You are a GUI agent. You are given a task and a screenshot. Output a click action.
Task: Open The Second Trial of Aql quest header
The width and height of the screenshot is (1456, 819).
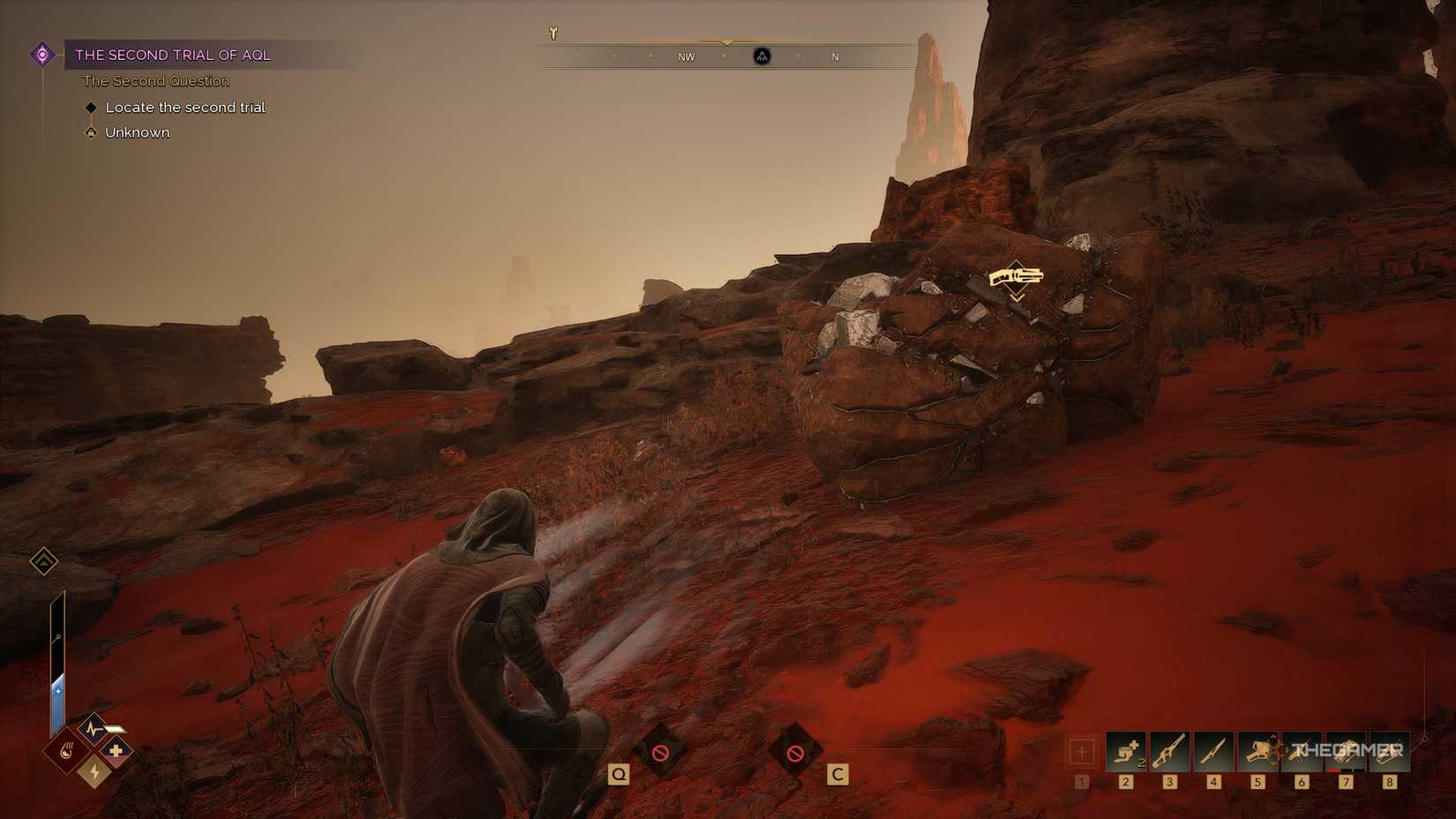[x=173, y=55]
